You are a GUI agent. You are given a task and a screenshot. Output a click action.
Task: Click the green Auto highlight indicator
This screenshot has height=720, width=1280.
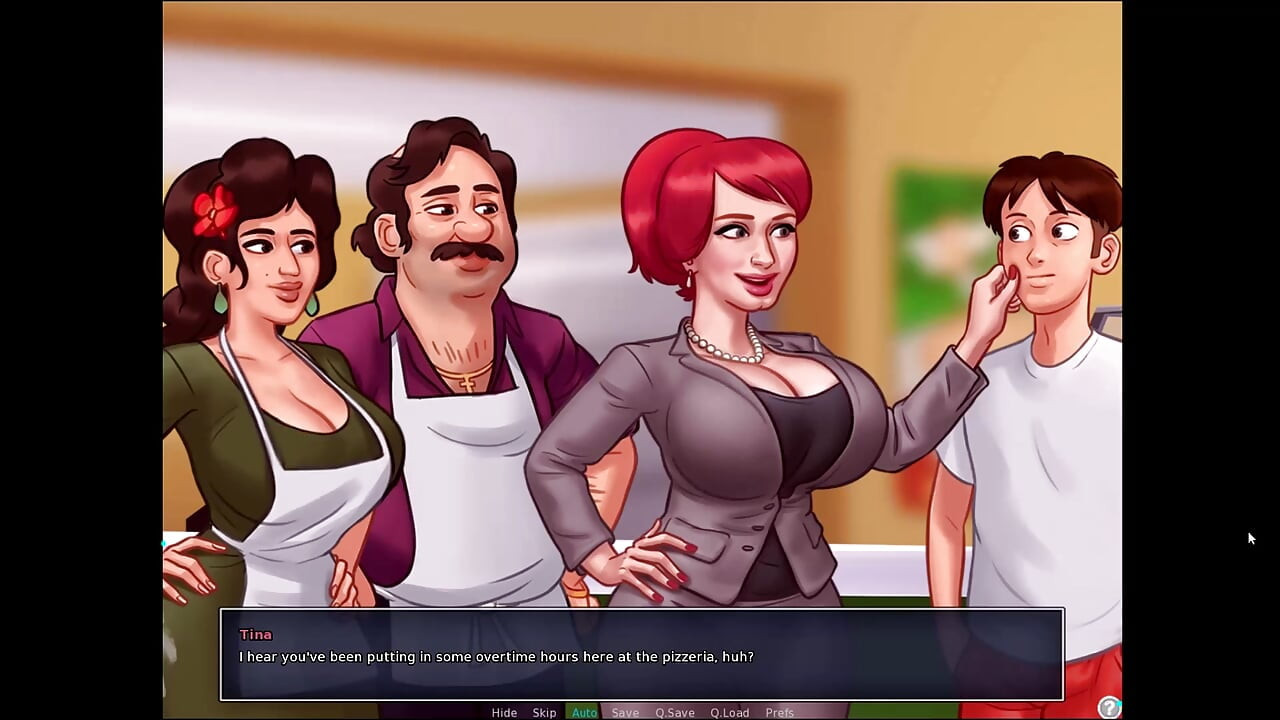tap(584, 712)
